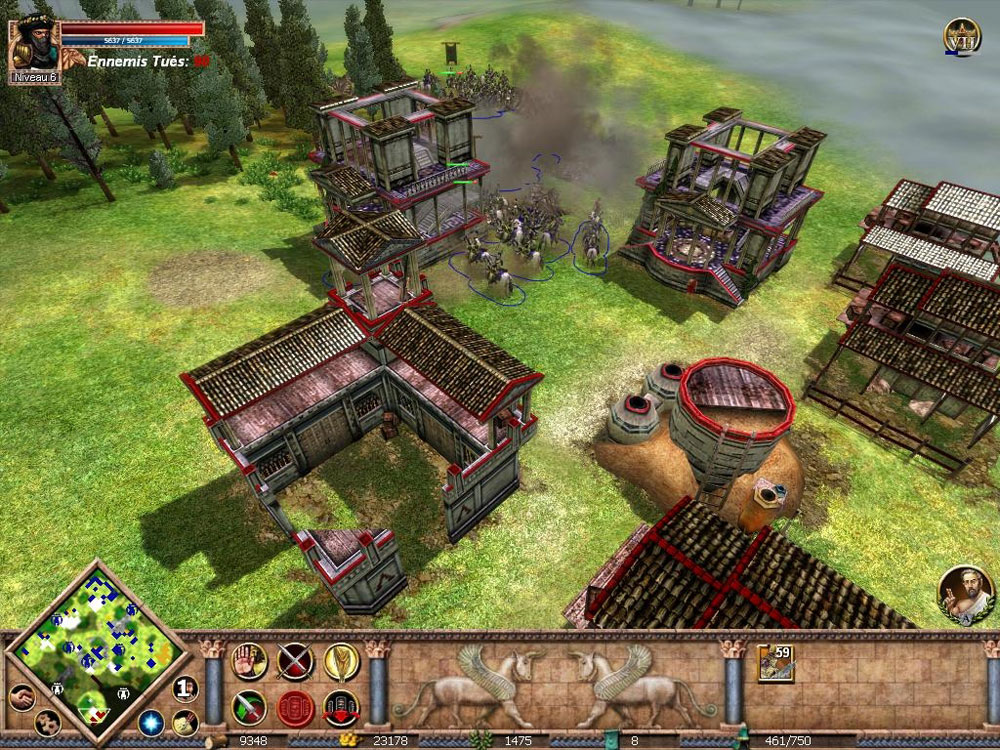Activate the sword with green arrow command
This screenshot has height=750, width=1000.
[248, 707]
